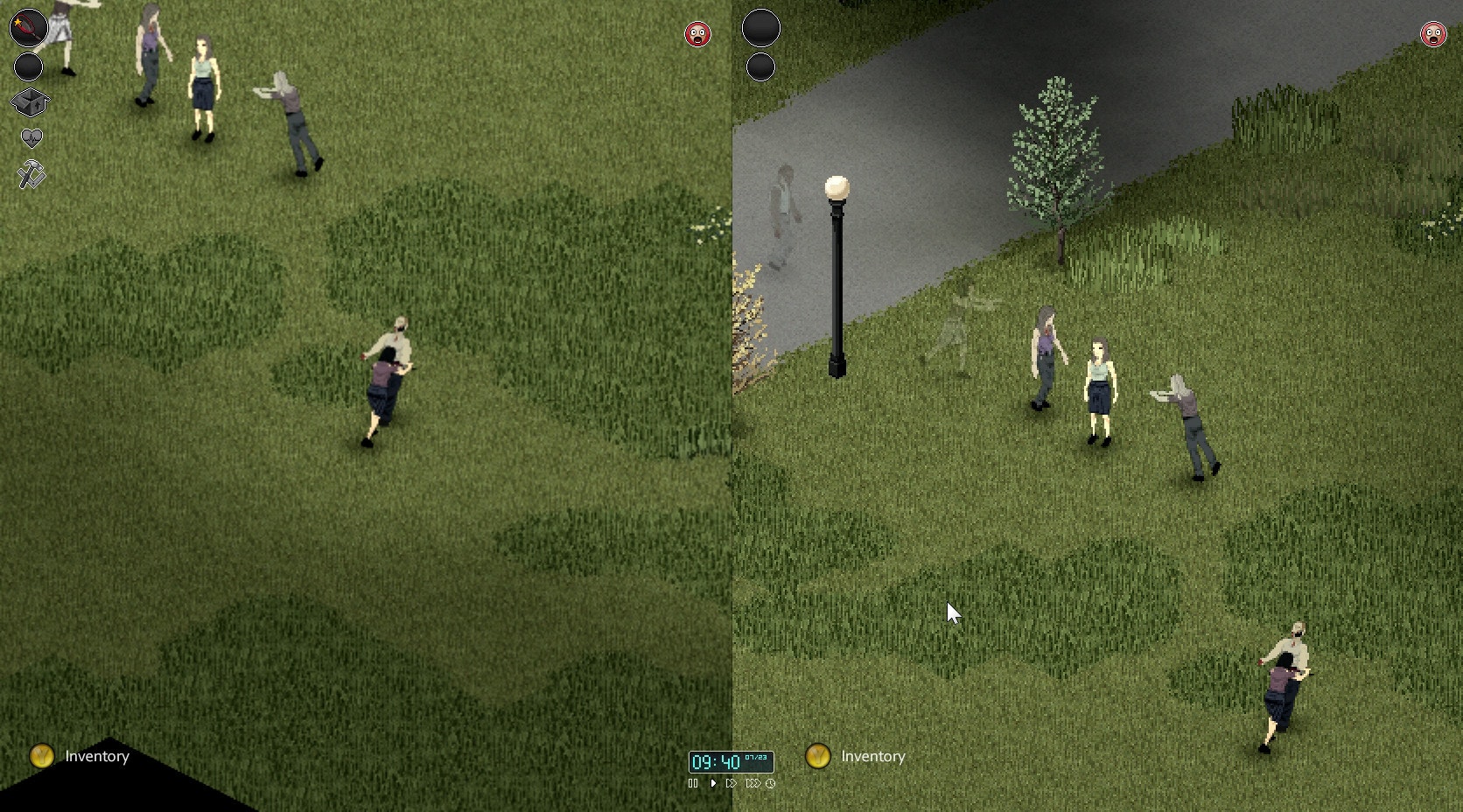Open the health panel via the heart icon
This screenshot has height=812, width=1463.
click(x=32, y=136)
